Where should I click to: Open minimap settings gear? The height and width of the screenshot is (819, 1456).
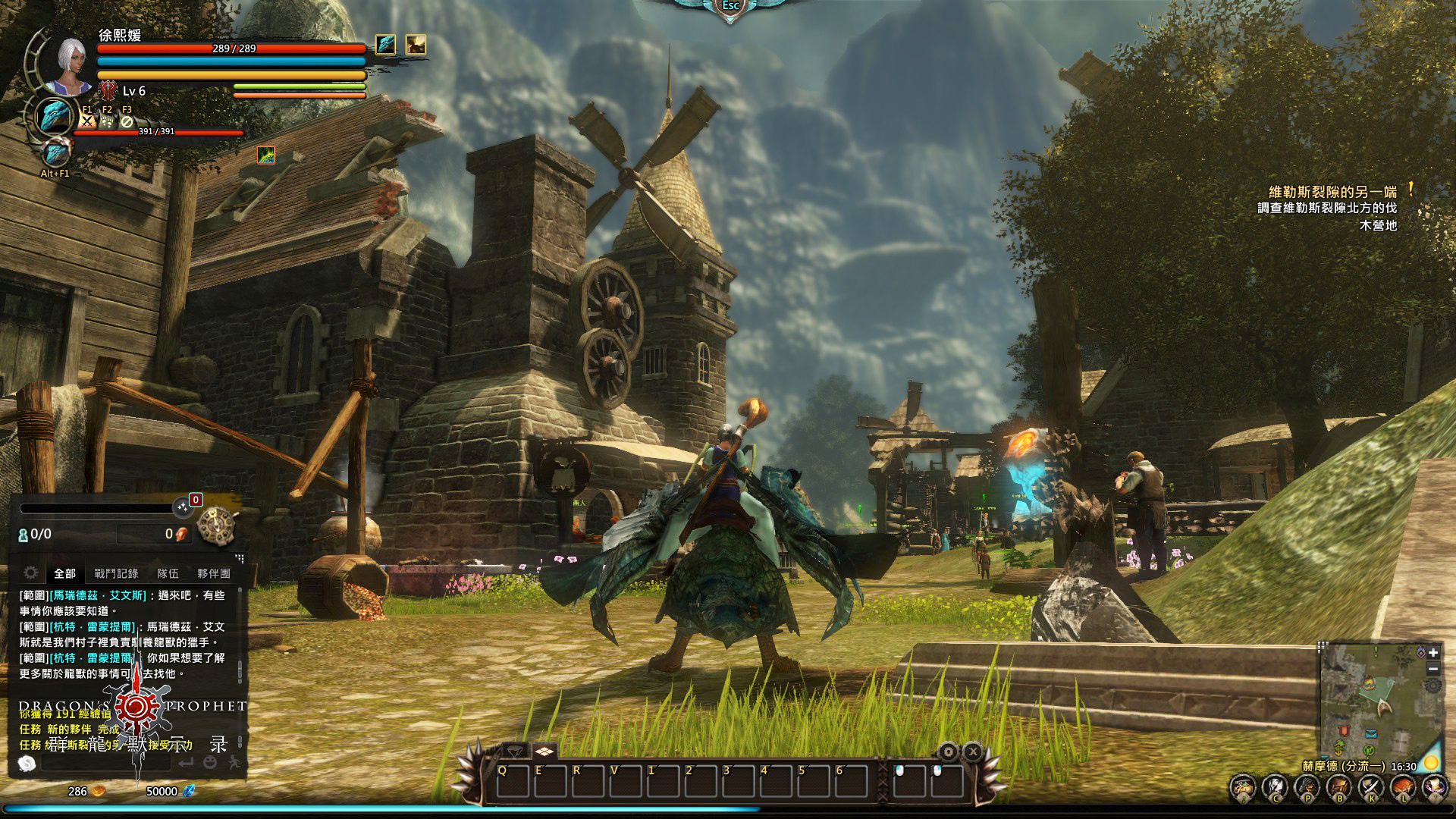point(1433,686)
